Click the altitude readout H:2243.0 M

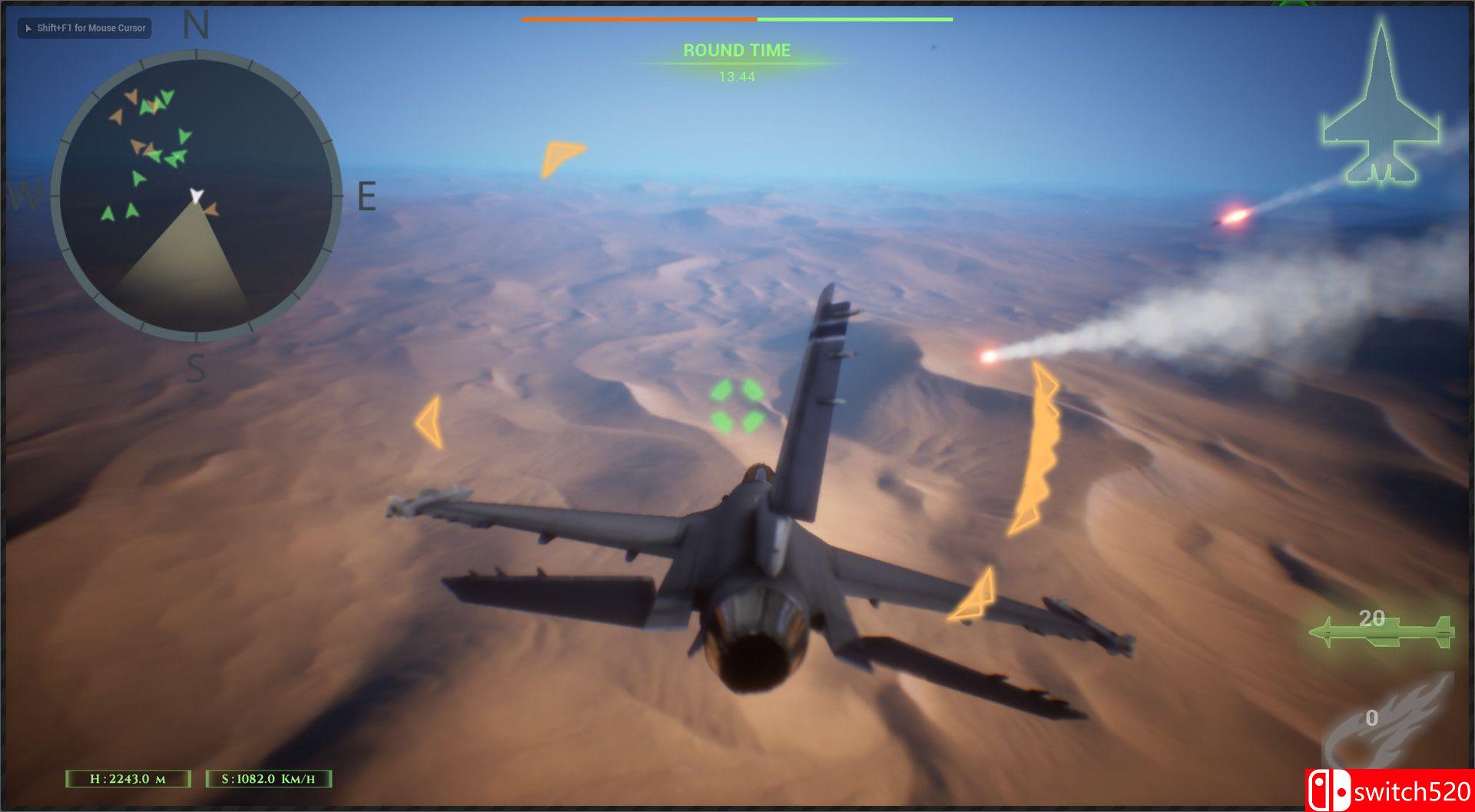click(x=128, y=779)
